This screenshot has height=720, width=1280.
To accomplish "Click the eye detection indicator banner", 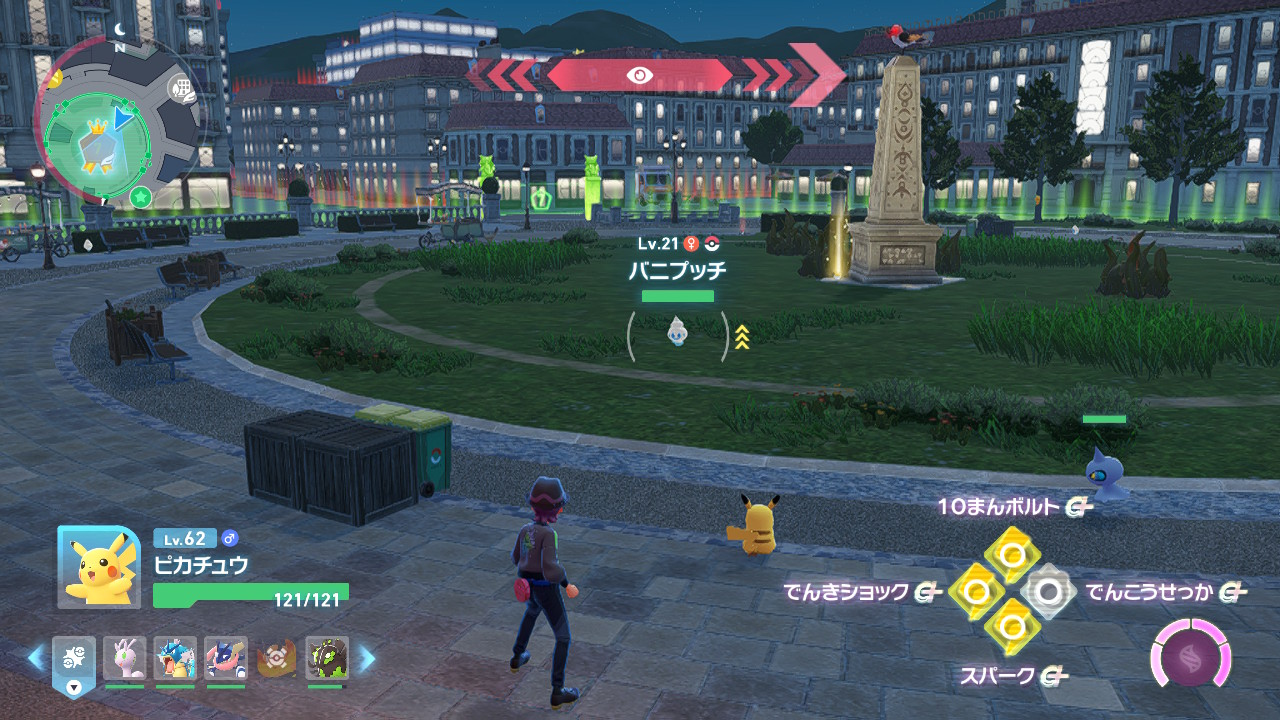I will [x=640, y=75].
